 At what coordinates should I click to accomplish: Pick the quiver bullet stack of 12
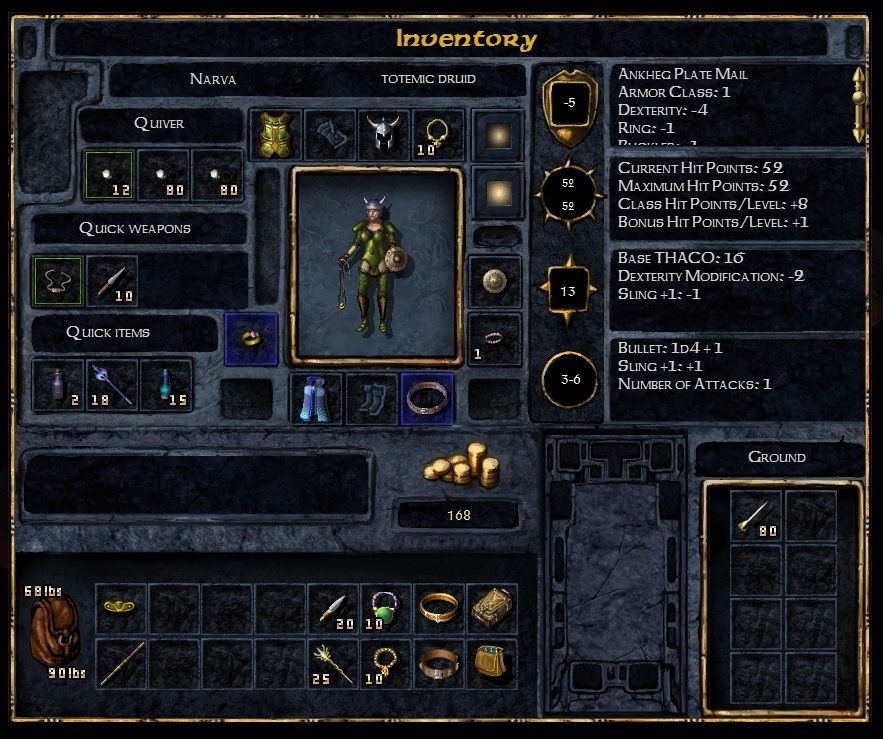tap(110, 176)
